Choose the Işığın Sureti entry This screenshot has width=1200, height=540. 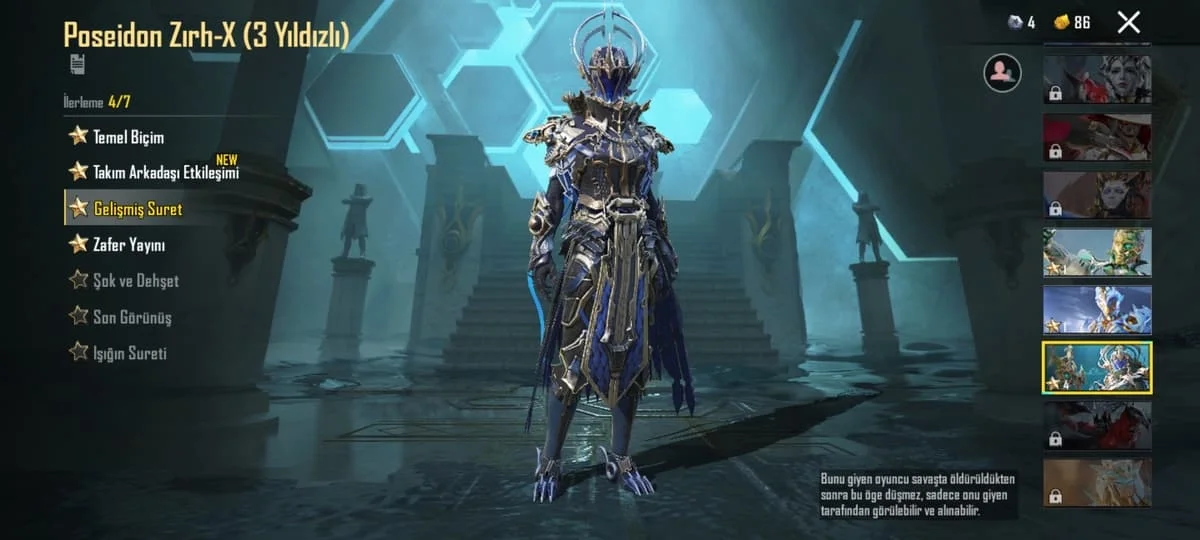click(129, 353)
